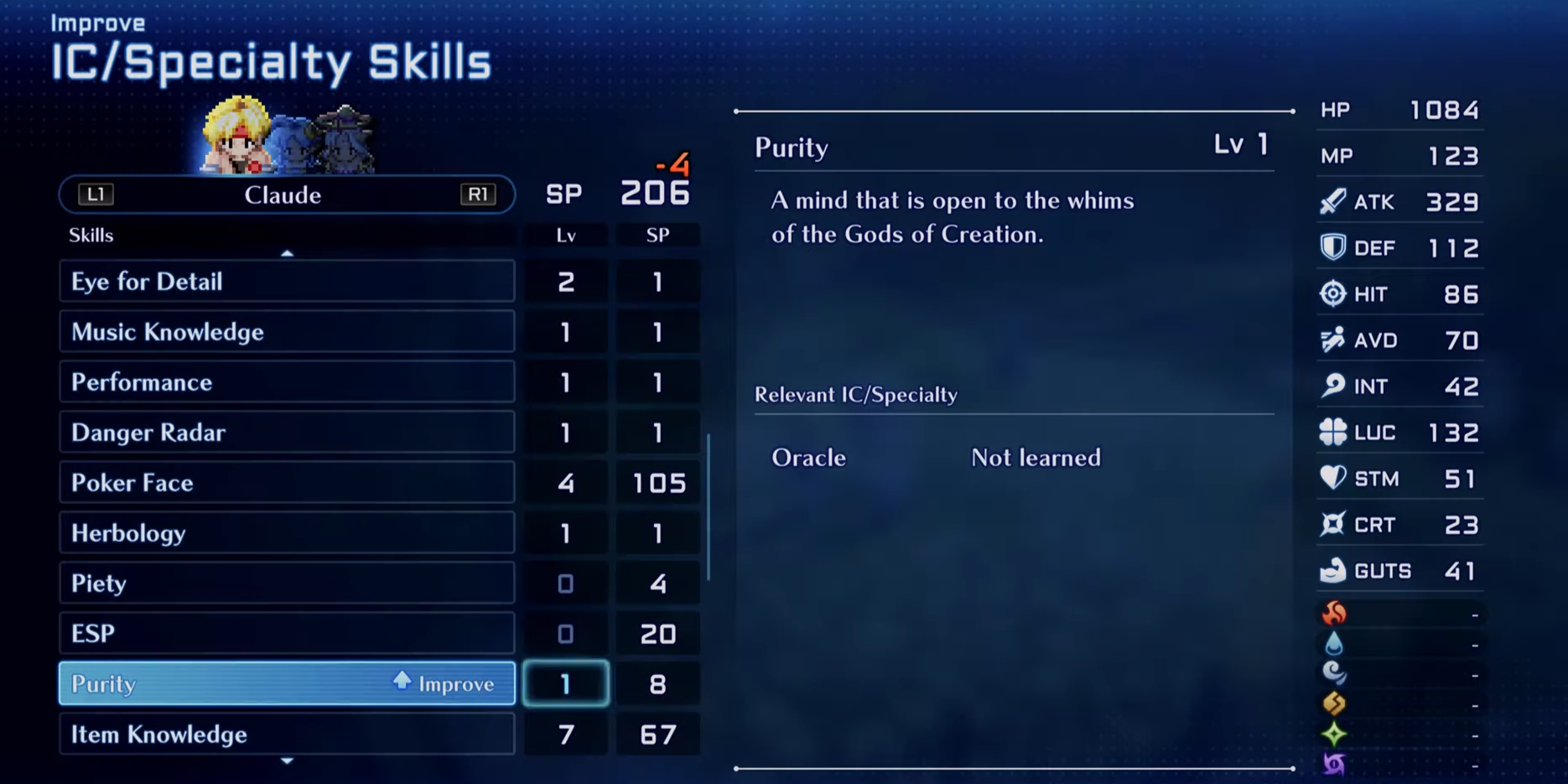Expand more skills with the bottom down arrow
The height and width of the screenshot is (784, 1568).
[288, 761]
